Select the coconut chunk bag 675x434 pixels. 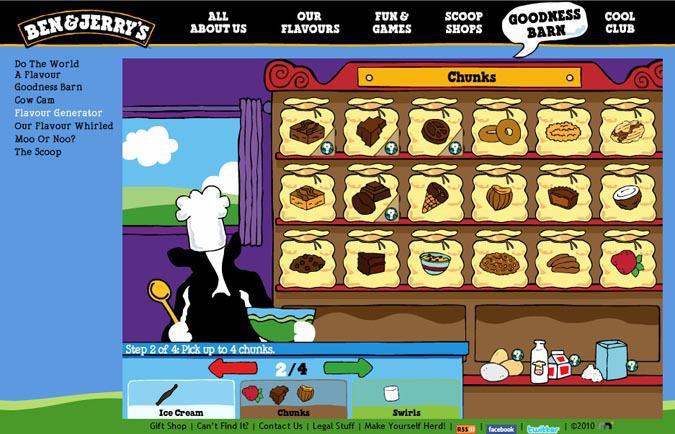tap(628, 194)
